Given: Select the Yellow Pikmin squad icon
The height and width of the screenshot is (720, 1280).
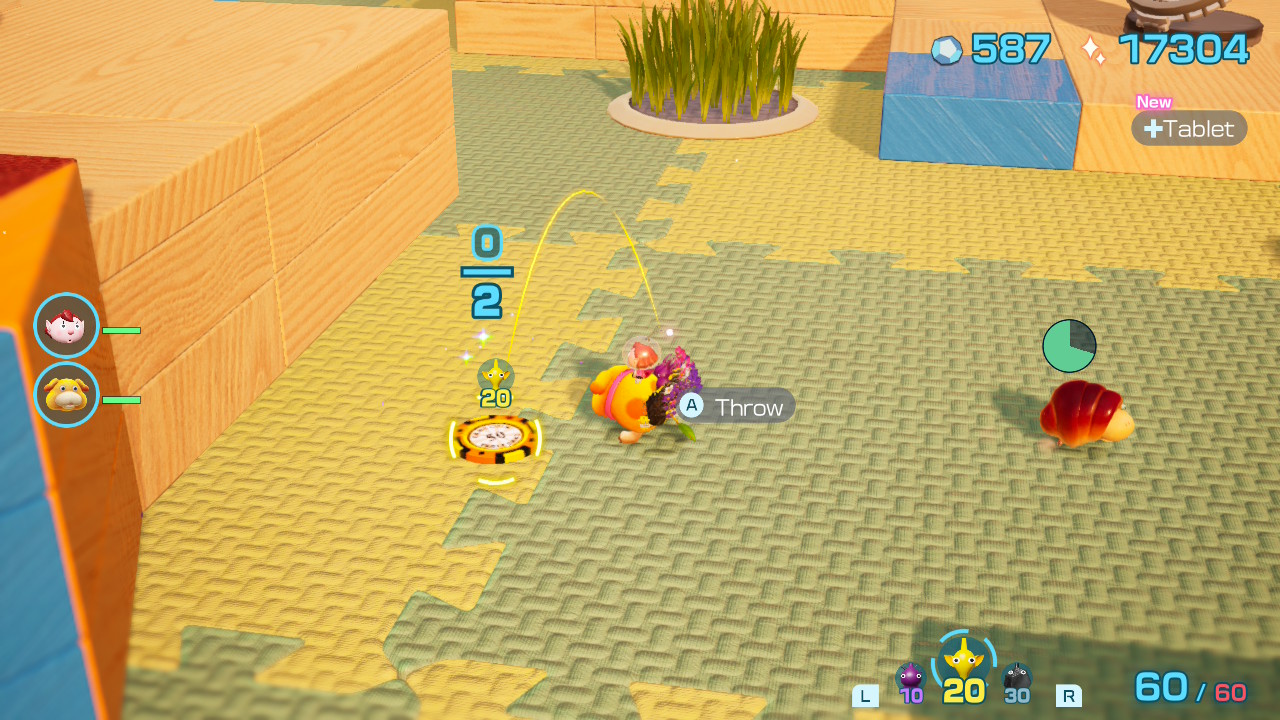Looking at the screenshot, I should (x=964, y=660).
